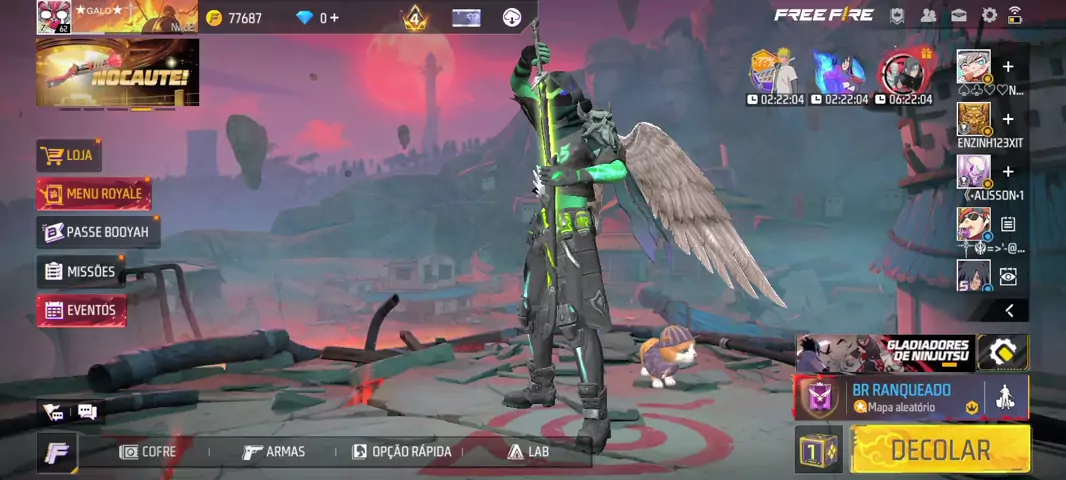Go to the ARMAS section
The width and height of the screenshot is (1066, 480).
click(x=274, y=452)
